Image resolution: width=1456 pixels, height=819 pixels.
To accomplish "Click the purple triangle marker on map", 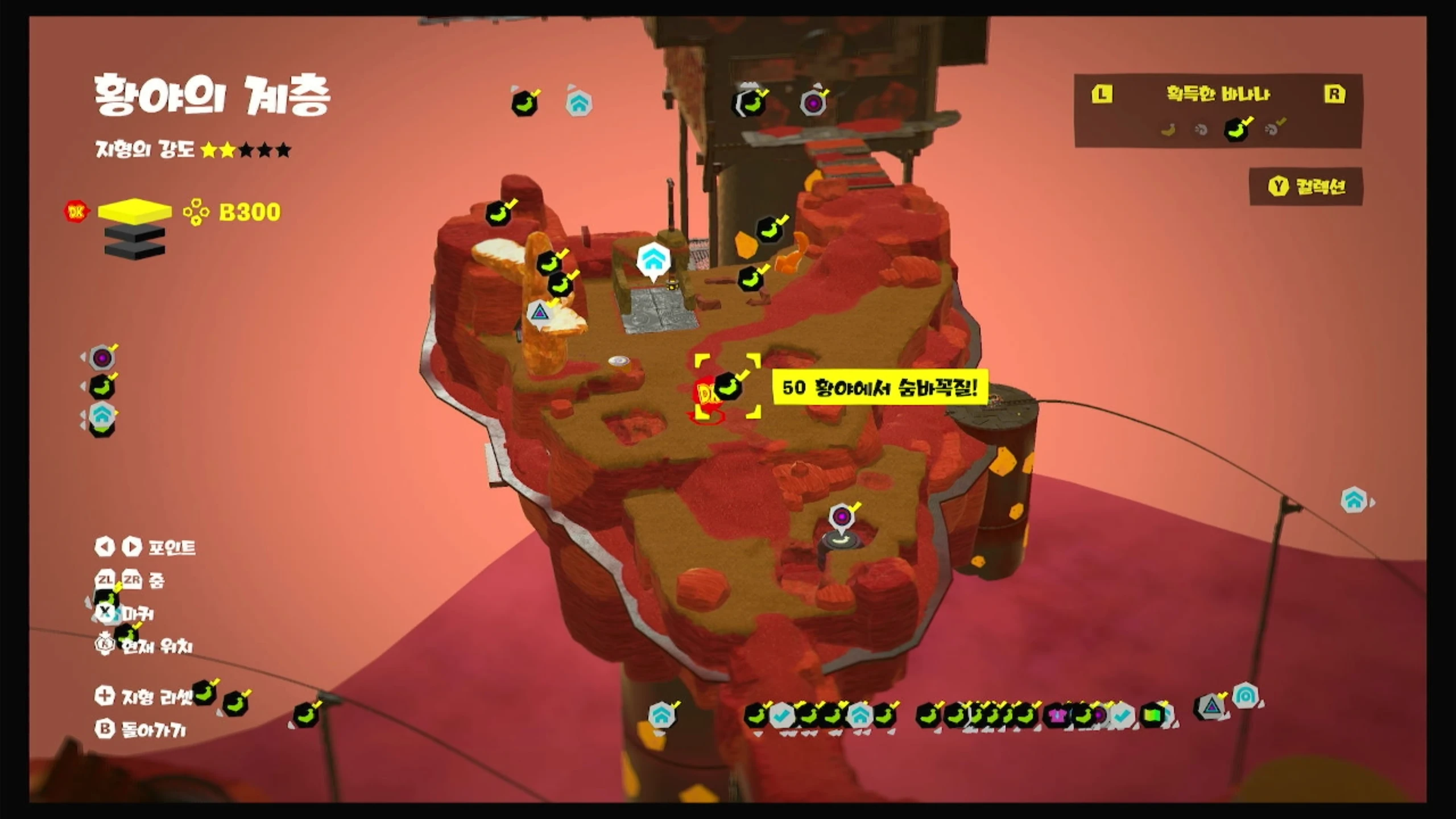I will (539, 312).
